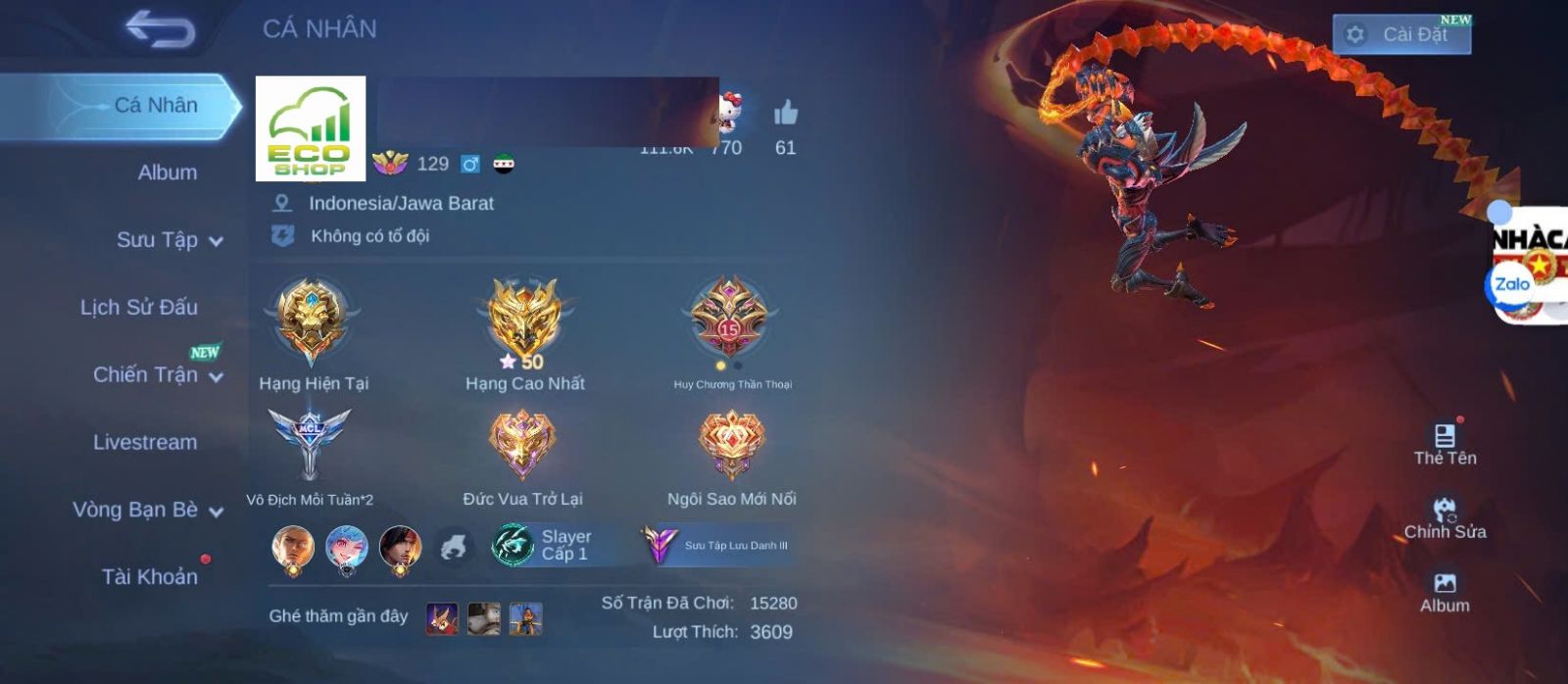Open the Livestream tab

(145, 443)
